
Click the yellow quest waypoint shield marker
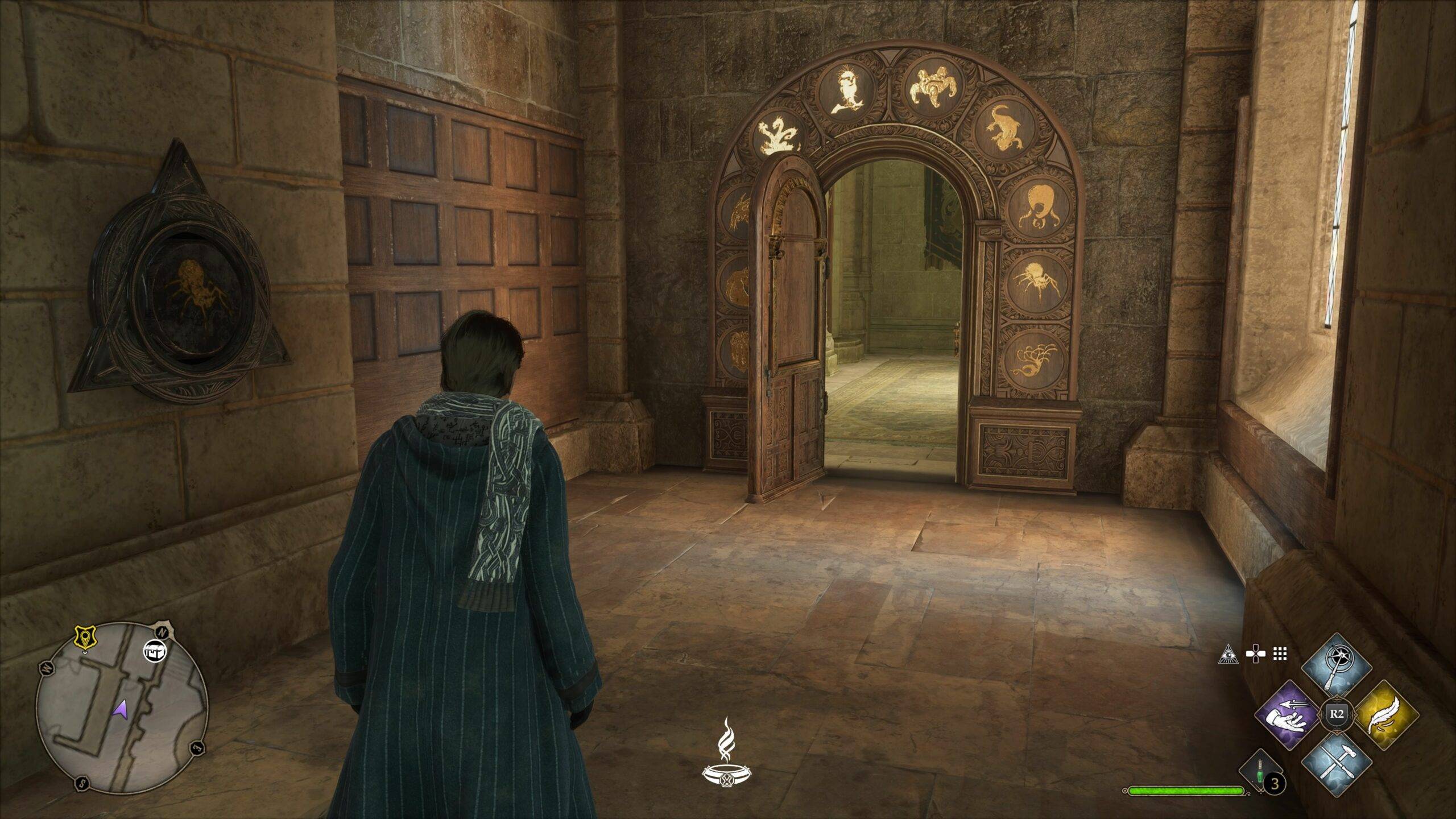pos(84,638)
